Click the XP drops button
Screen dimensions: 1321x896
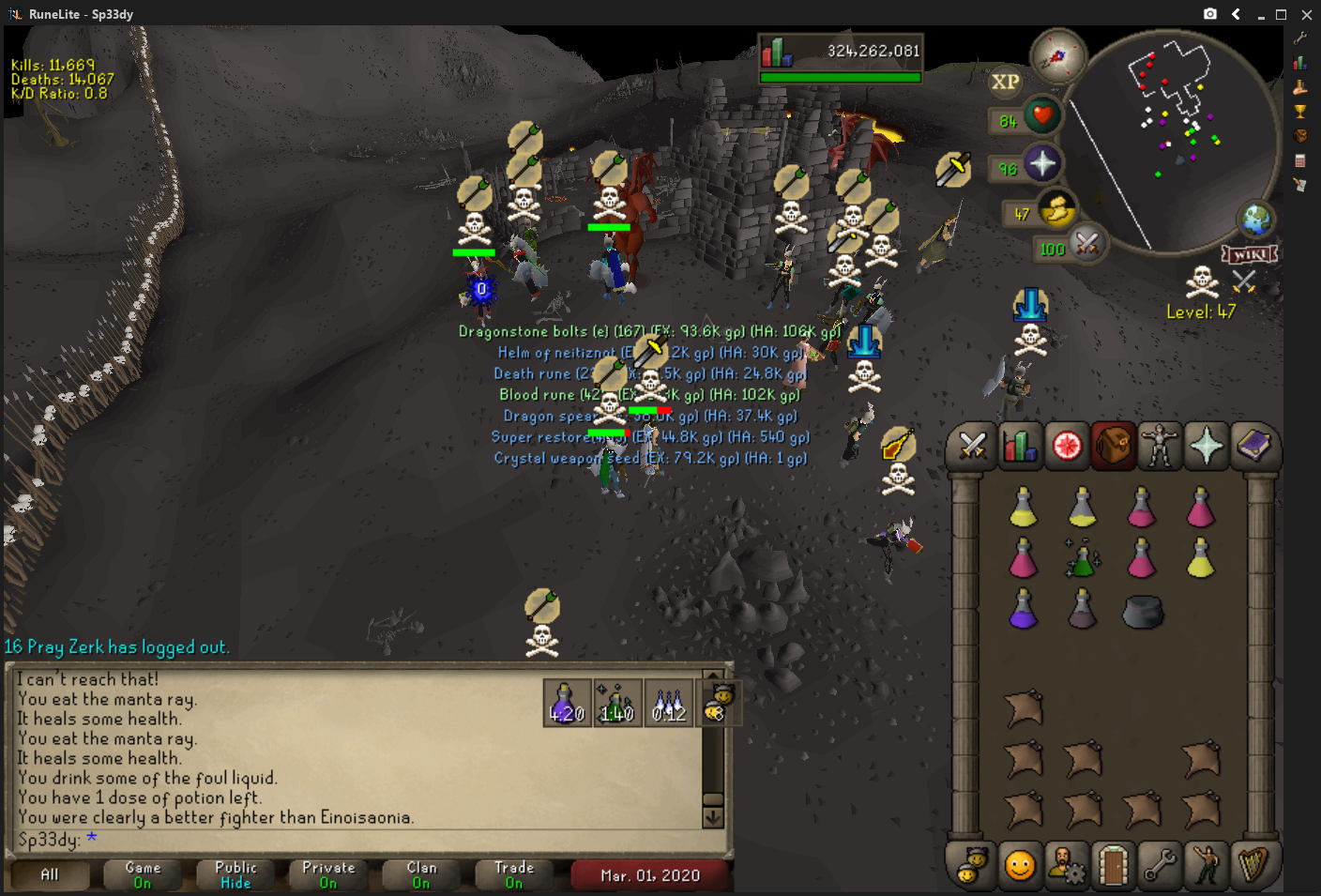[x=1005, y=83]
